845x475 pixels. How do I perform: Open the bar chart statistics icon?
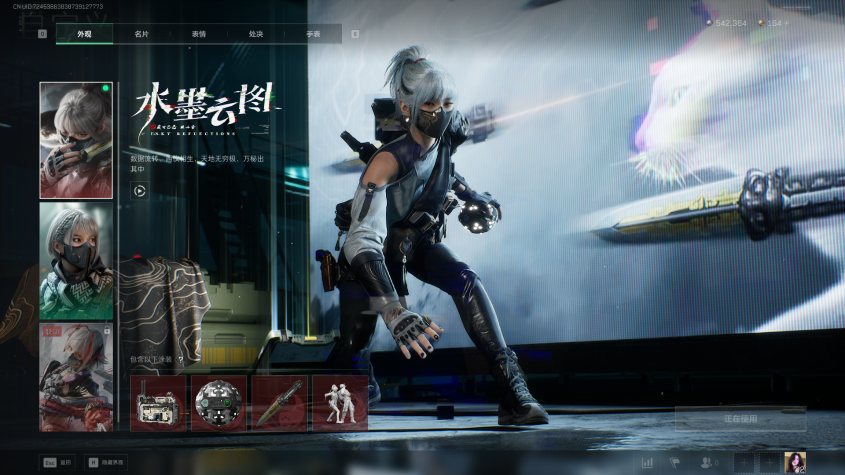pyautogui.click(x=647, y=462)
